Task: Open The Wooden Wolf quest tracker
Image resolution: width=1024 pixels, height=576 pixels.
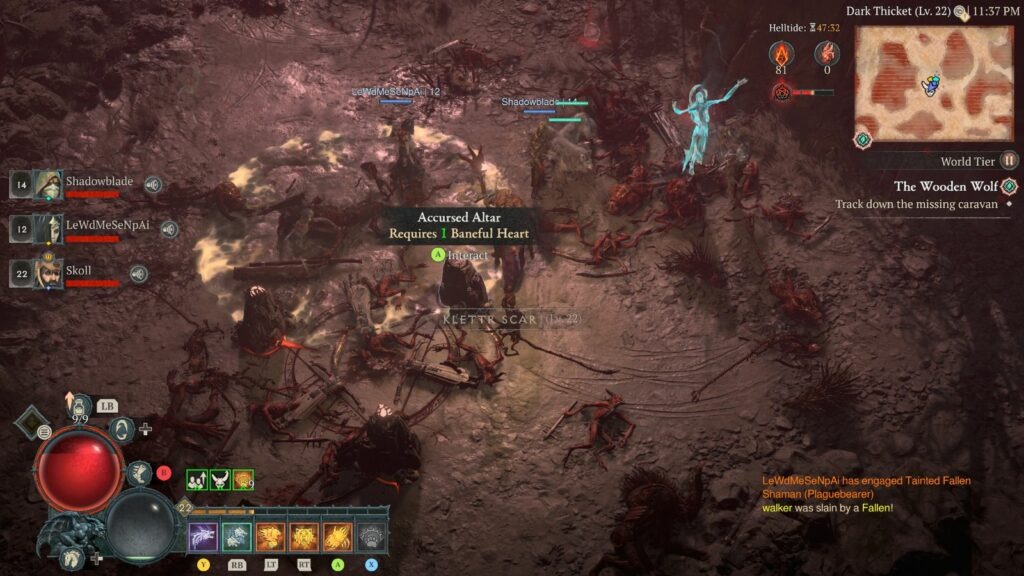Action: (x=945, y=186)
